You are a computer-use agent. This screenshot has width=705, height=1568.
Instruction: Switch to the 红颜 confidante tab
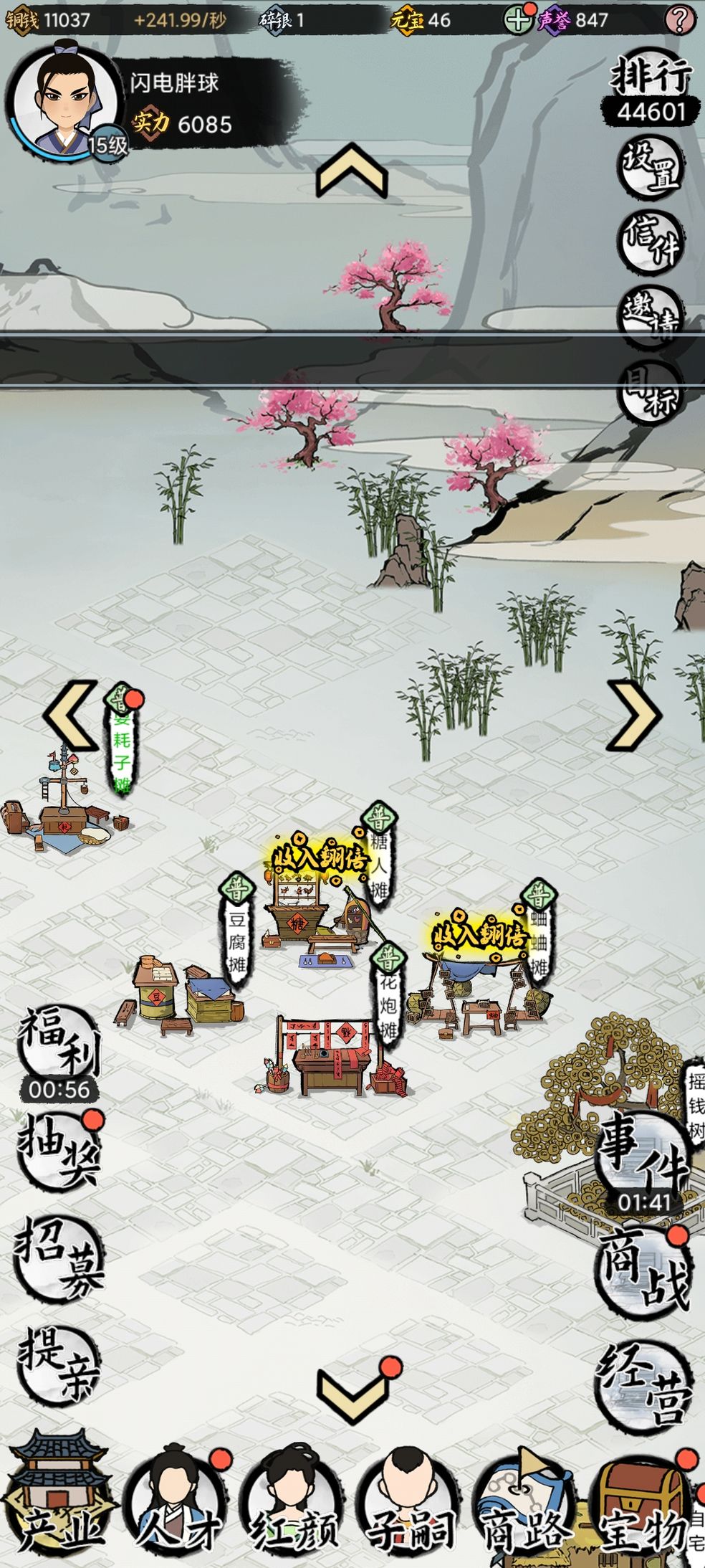(294, 1501)
